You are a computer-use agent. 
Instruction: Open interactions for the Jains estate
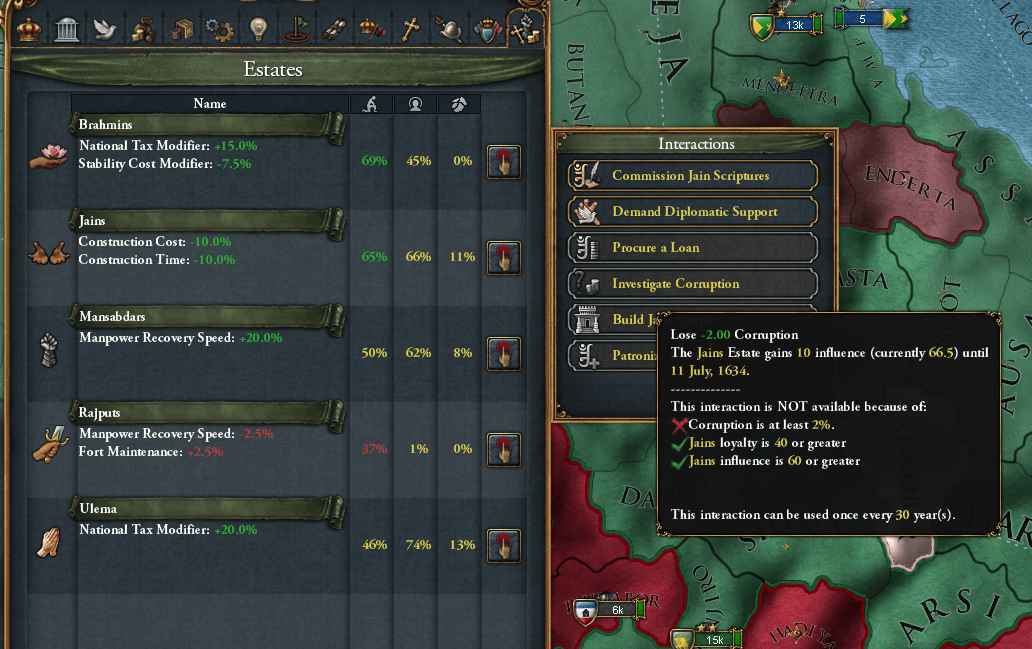[x=503, y=257]
